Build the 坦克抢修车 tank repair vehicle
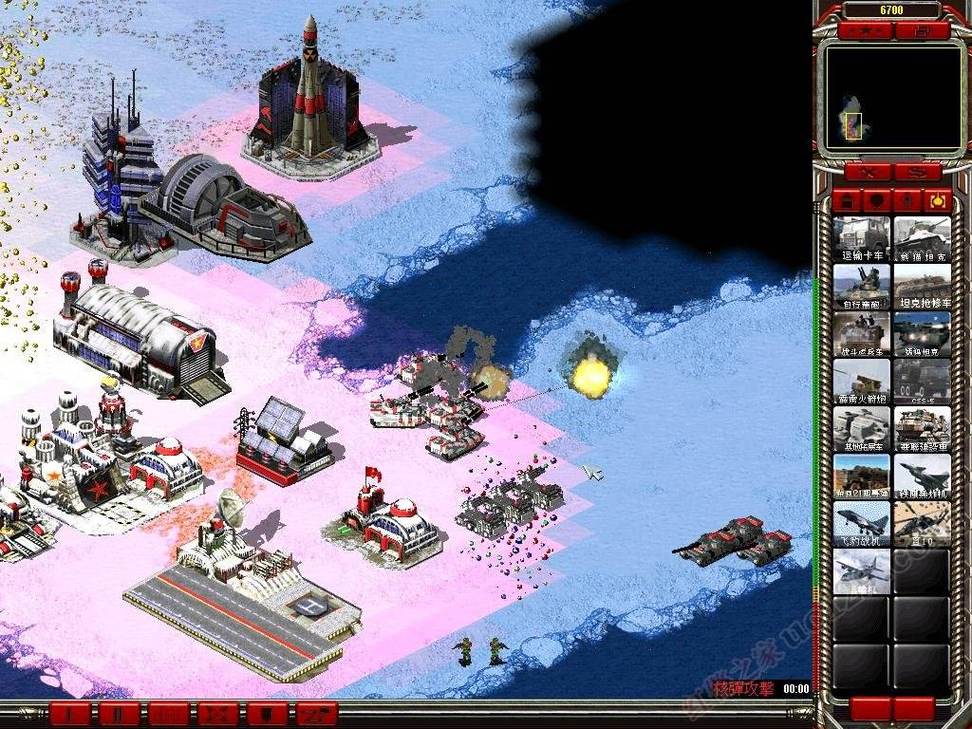The height and width of the screenshot is (729, 972). coord(922,286)
